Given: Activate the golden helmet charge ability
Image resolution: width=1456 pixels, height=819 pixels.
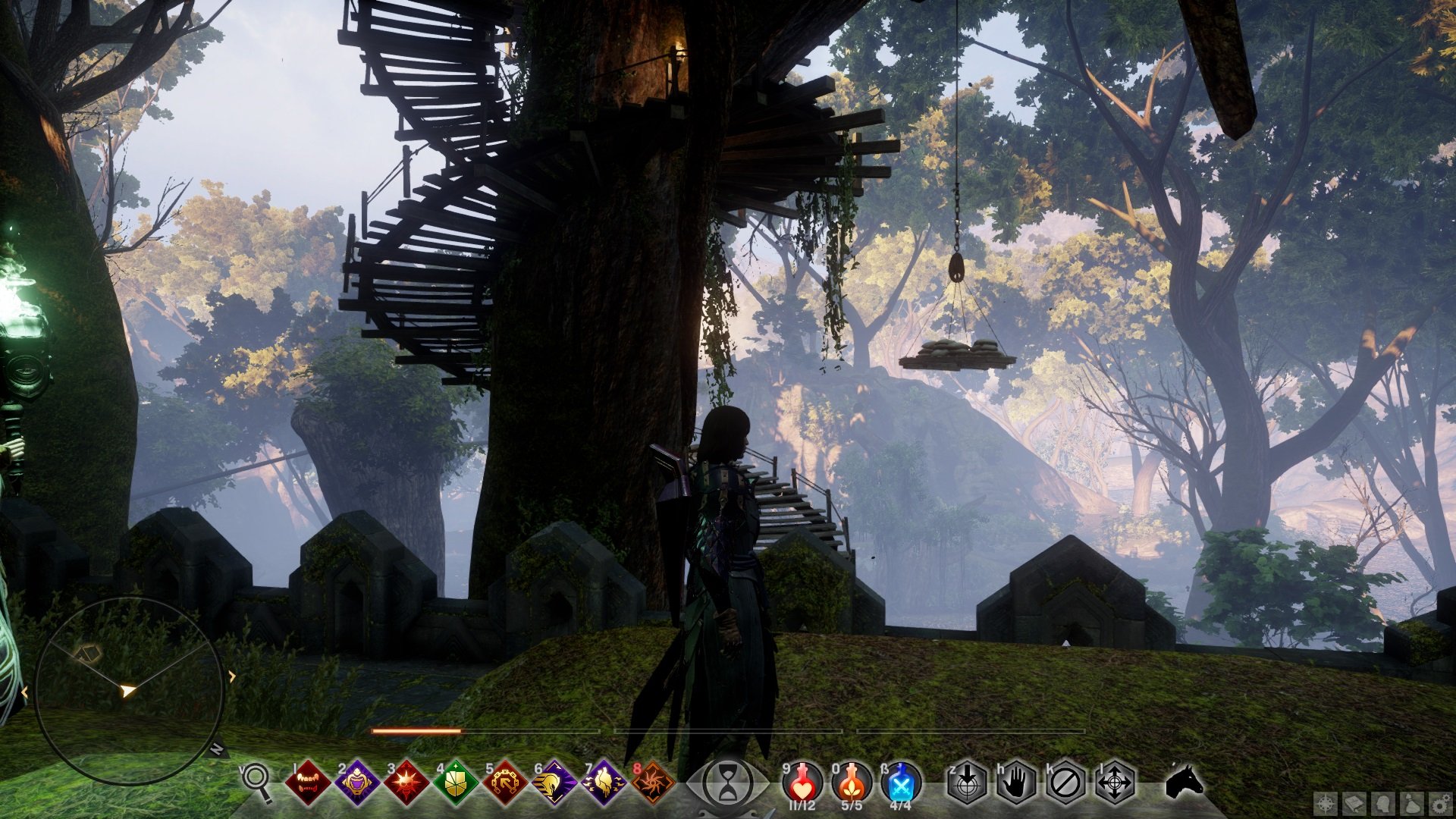Looking at the screenshot, I should 554,783.
